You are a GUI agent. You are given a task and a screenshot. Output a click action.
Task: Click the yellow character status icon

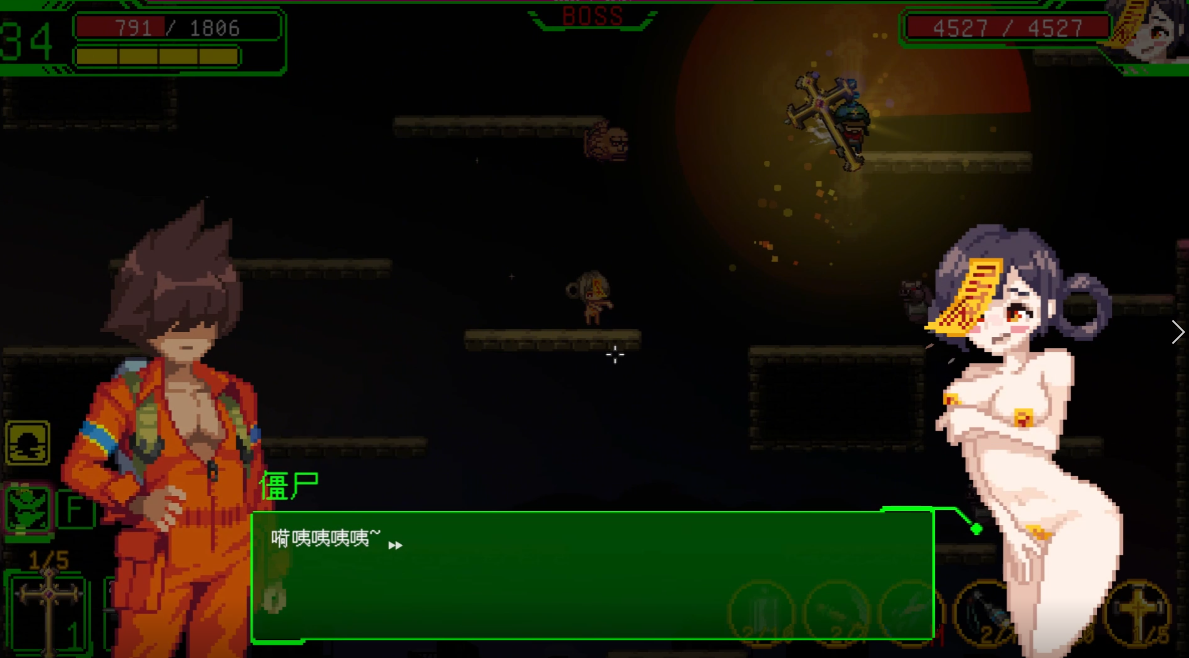click(28, 443)
